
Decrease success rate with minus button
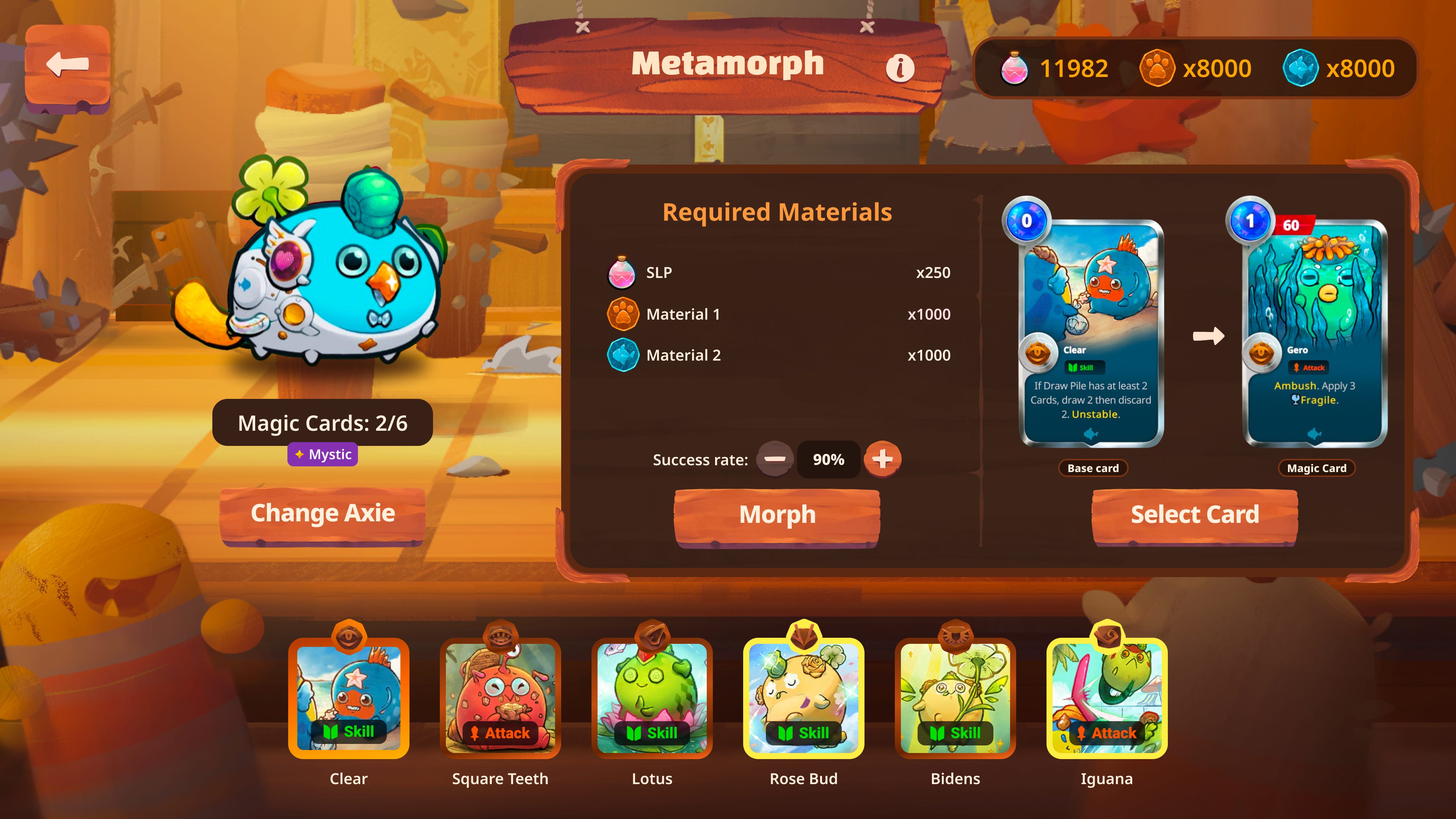(x=774, y=459)
